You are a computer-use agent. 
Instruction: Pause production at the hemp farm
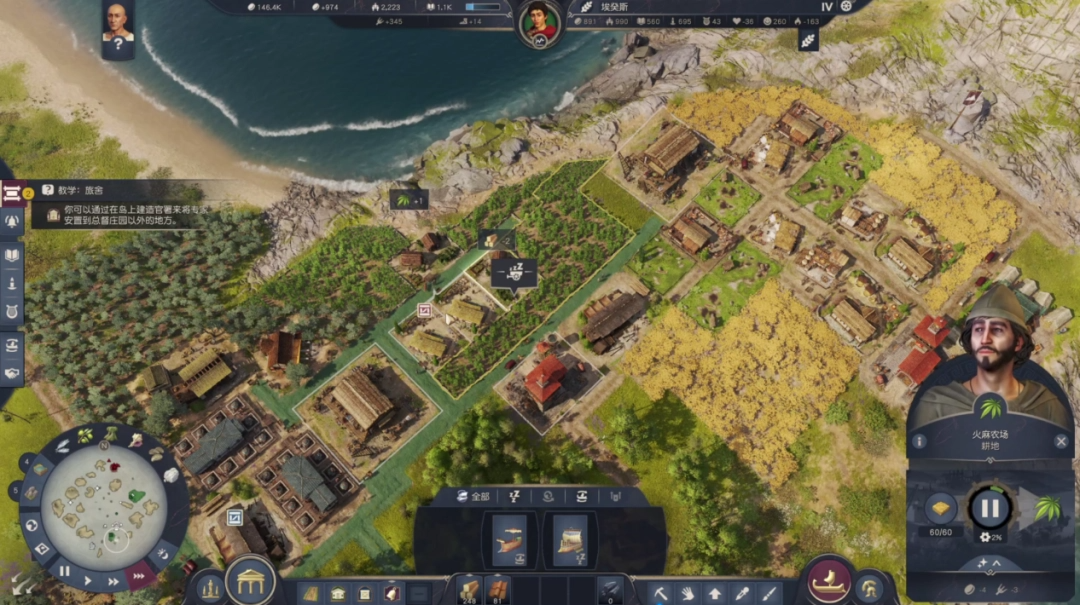click(989, 508)
